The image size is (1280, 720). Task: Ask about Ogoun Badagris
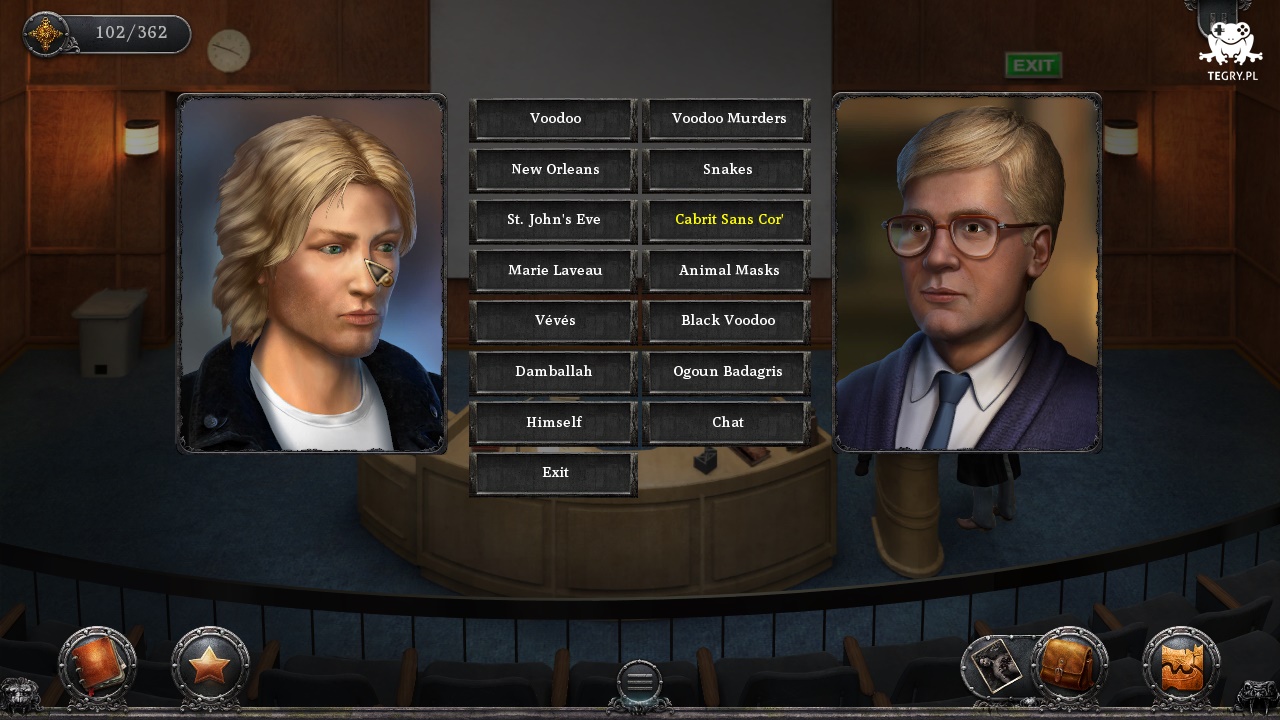click(727, 372)
